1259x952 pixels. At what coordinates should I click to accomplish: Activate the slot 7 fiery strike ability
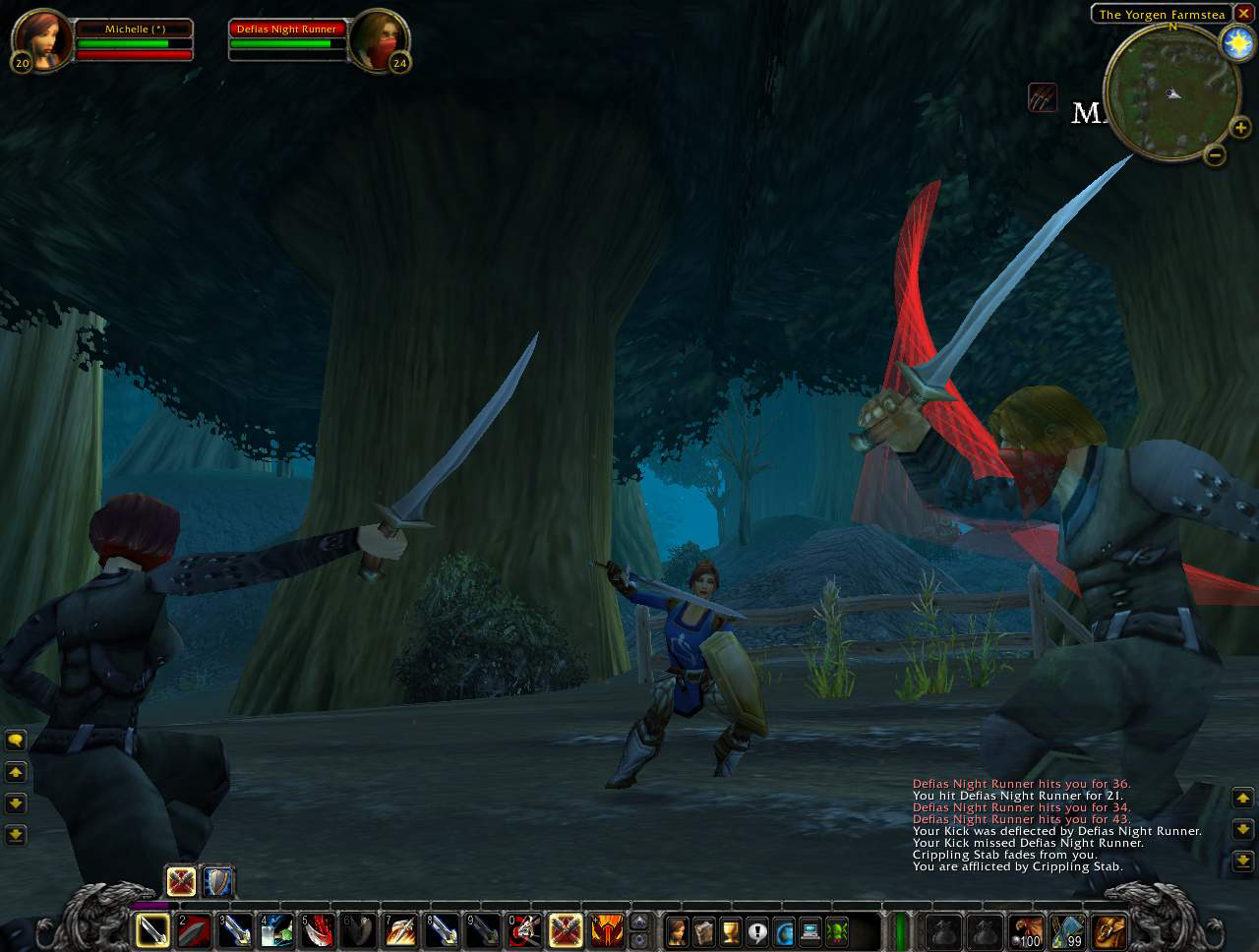click(400, 929)
